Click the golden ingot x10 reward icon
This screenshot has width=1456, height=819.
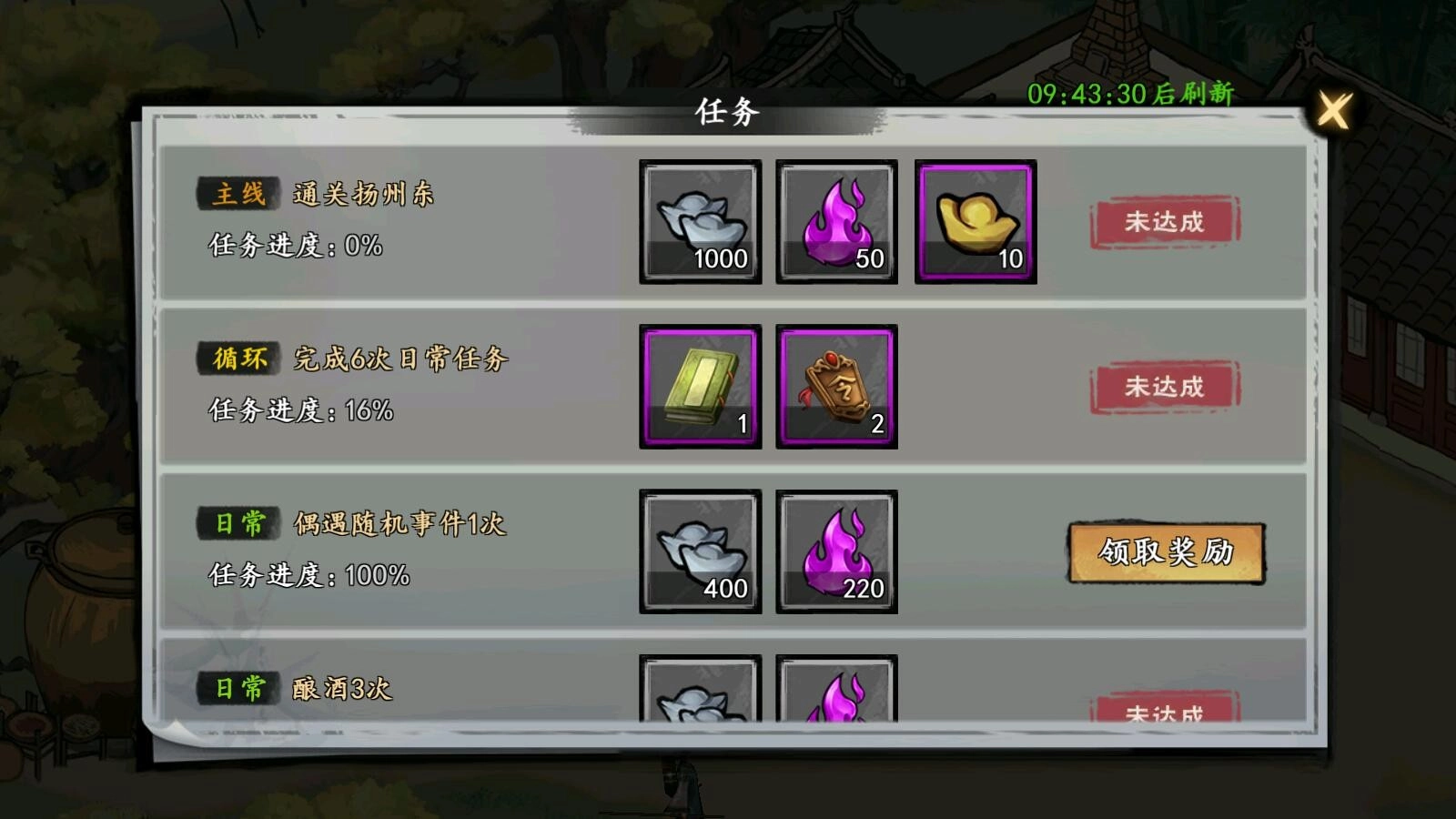pos(975,221)
